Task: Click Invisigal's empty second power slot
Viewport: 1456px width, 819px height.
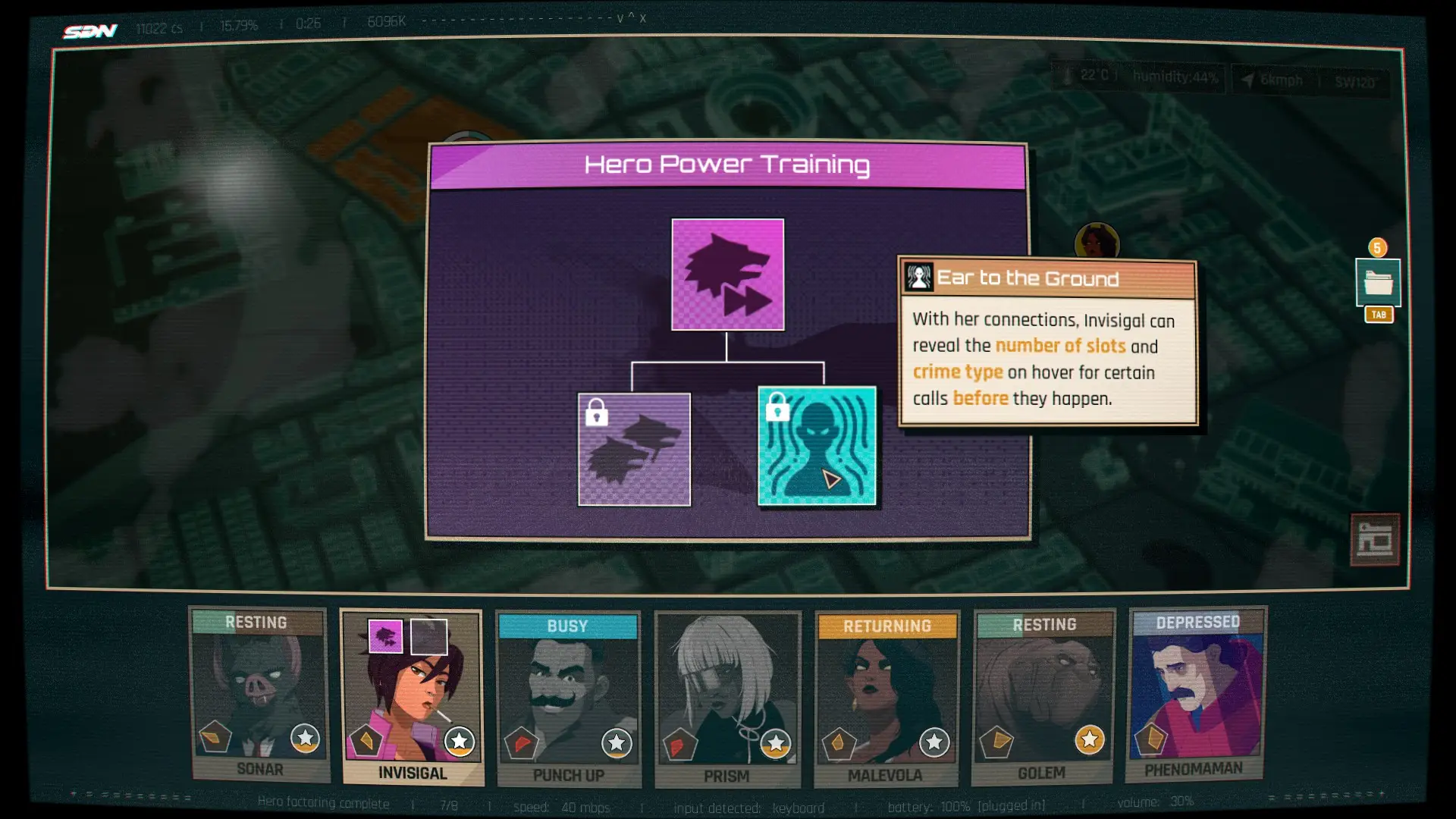Action: (x=428, y=636)
